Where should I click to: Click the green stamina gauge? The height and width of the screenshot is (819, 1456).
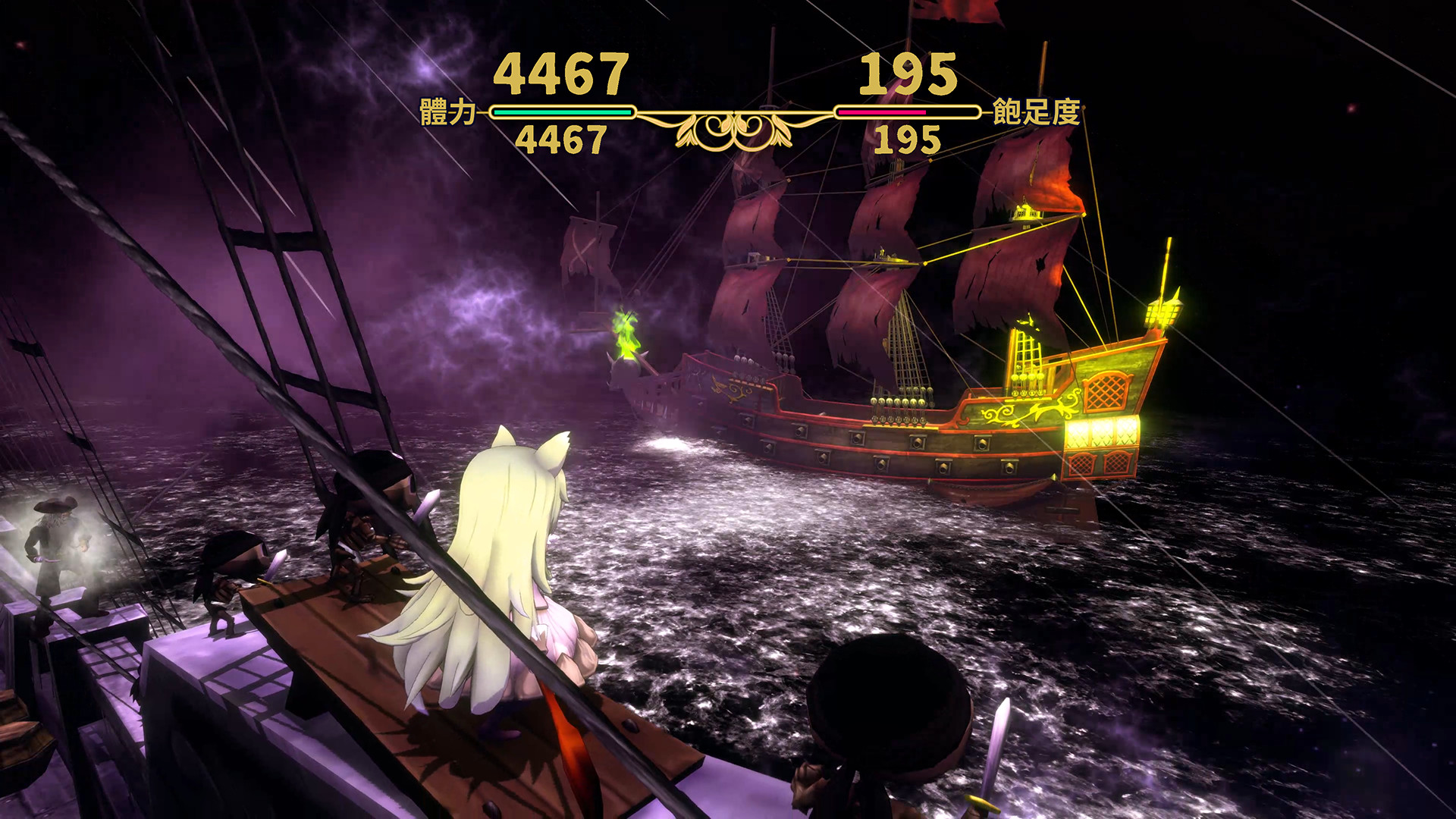point(561,111)
